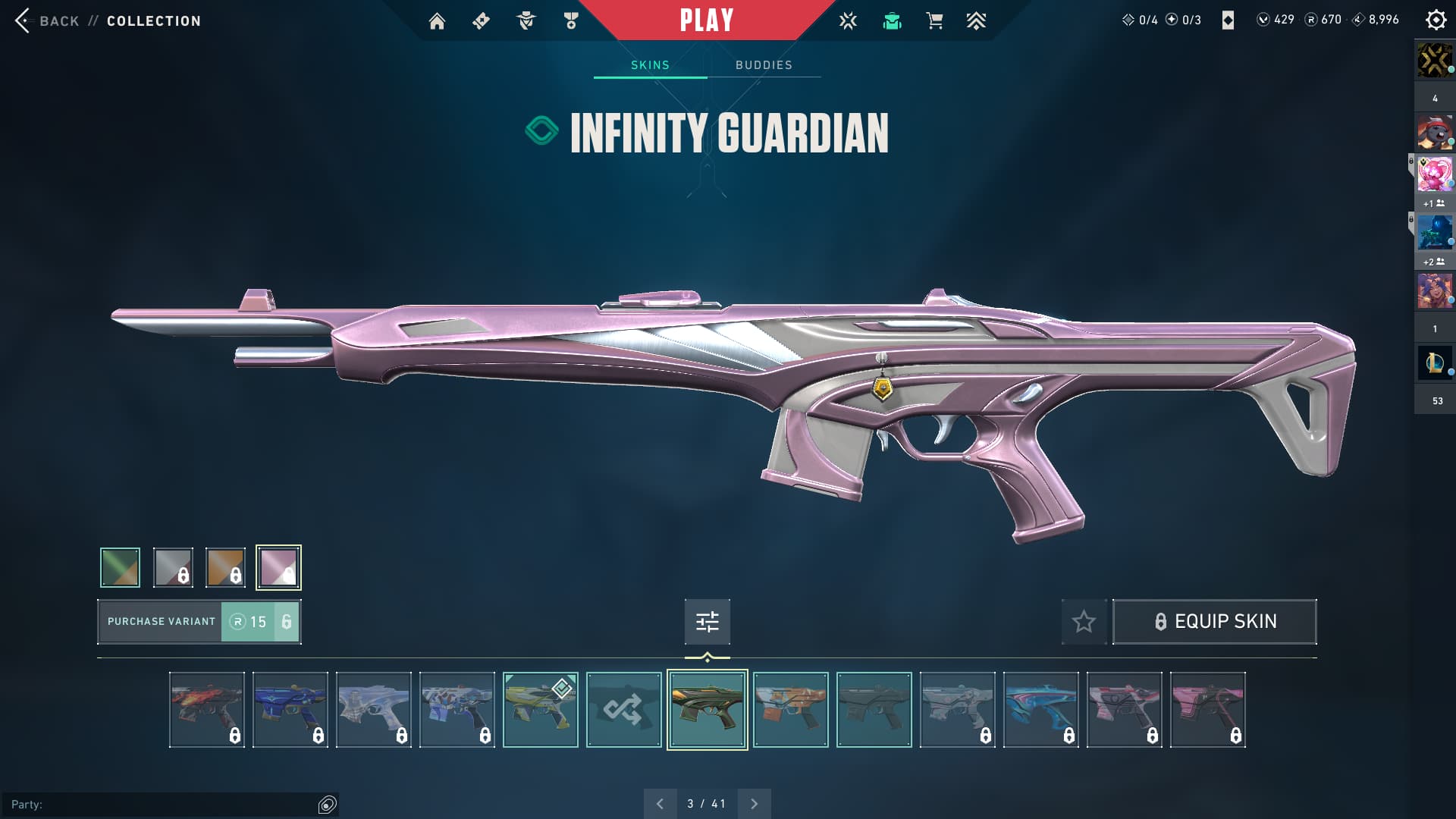Switch to the Buddies tab
This screenshot has width=1456, height=819.
tap(764, 65)
